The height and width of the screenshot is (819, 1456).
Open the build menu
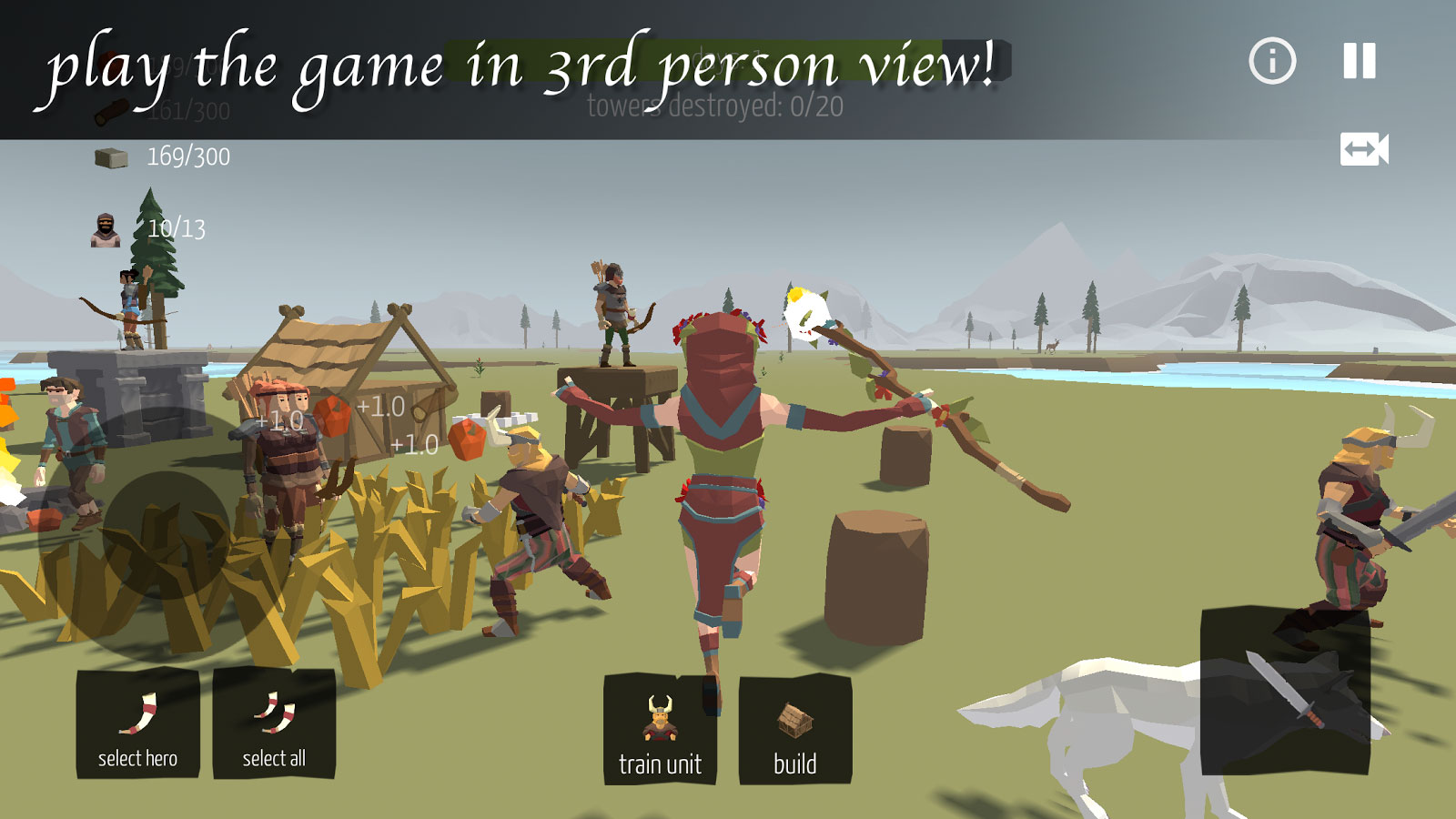[795, 729]
